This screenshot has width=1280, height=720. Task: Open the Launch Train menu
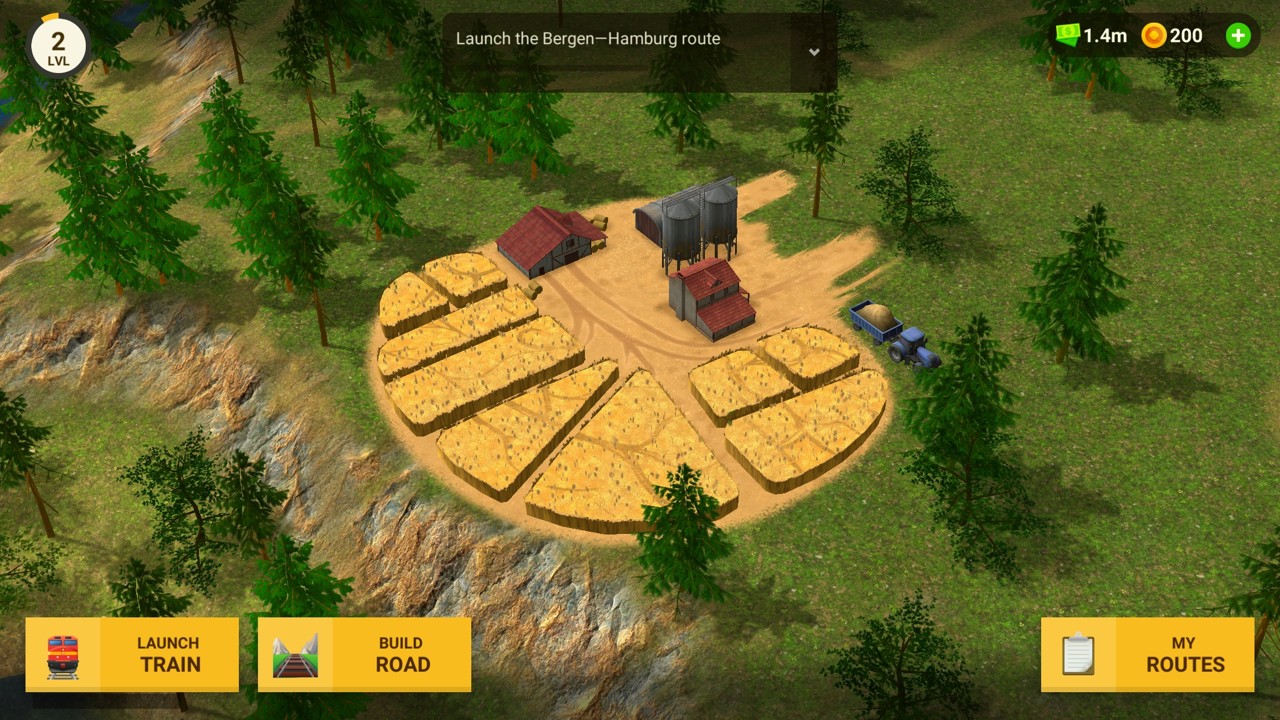coord(132,655)
